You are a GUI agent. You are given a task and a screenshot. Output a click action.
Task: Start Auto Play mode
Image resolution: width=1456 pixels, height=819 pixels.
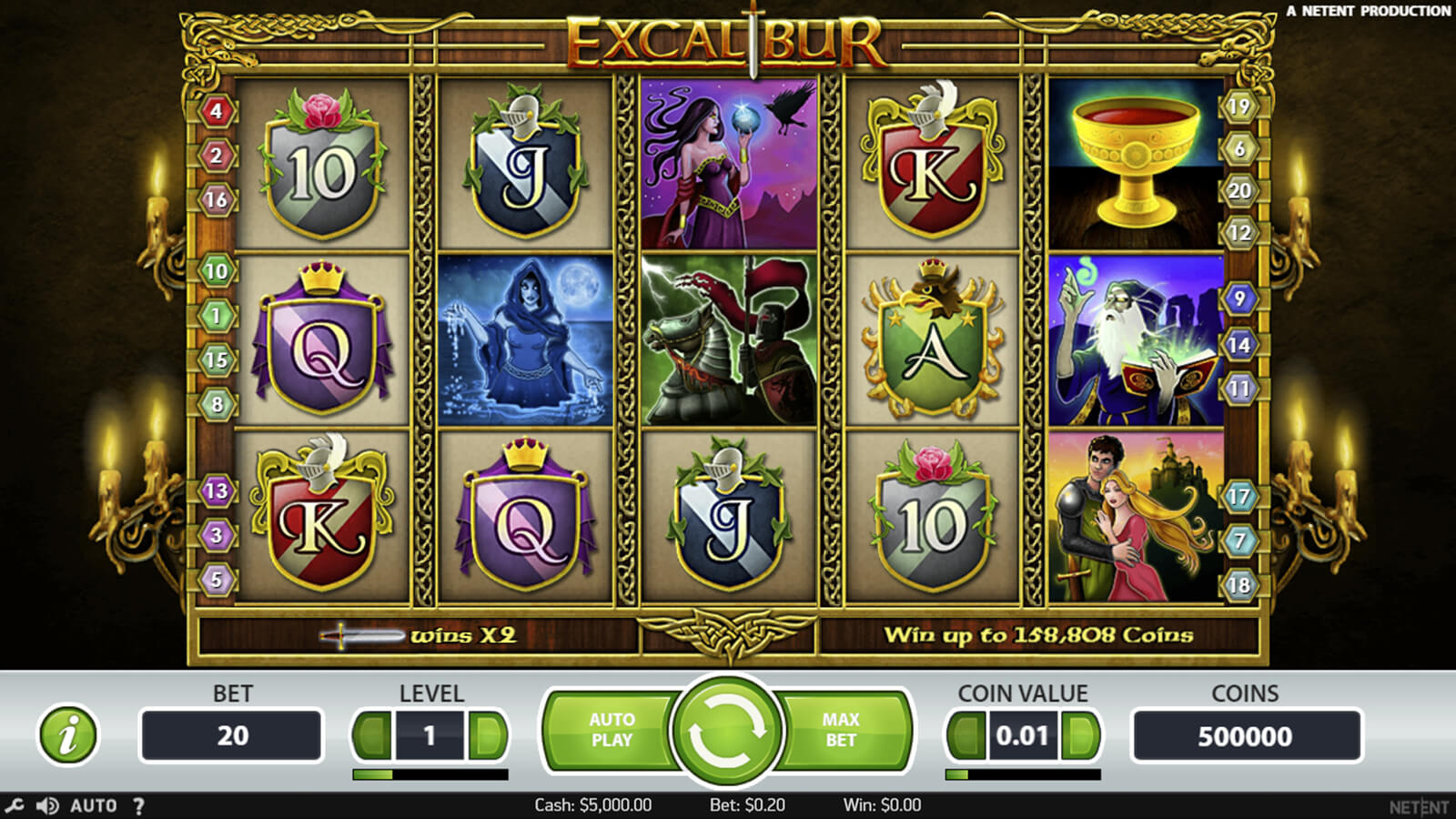(x=612, y=730)
